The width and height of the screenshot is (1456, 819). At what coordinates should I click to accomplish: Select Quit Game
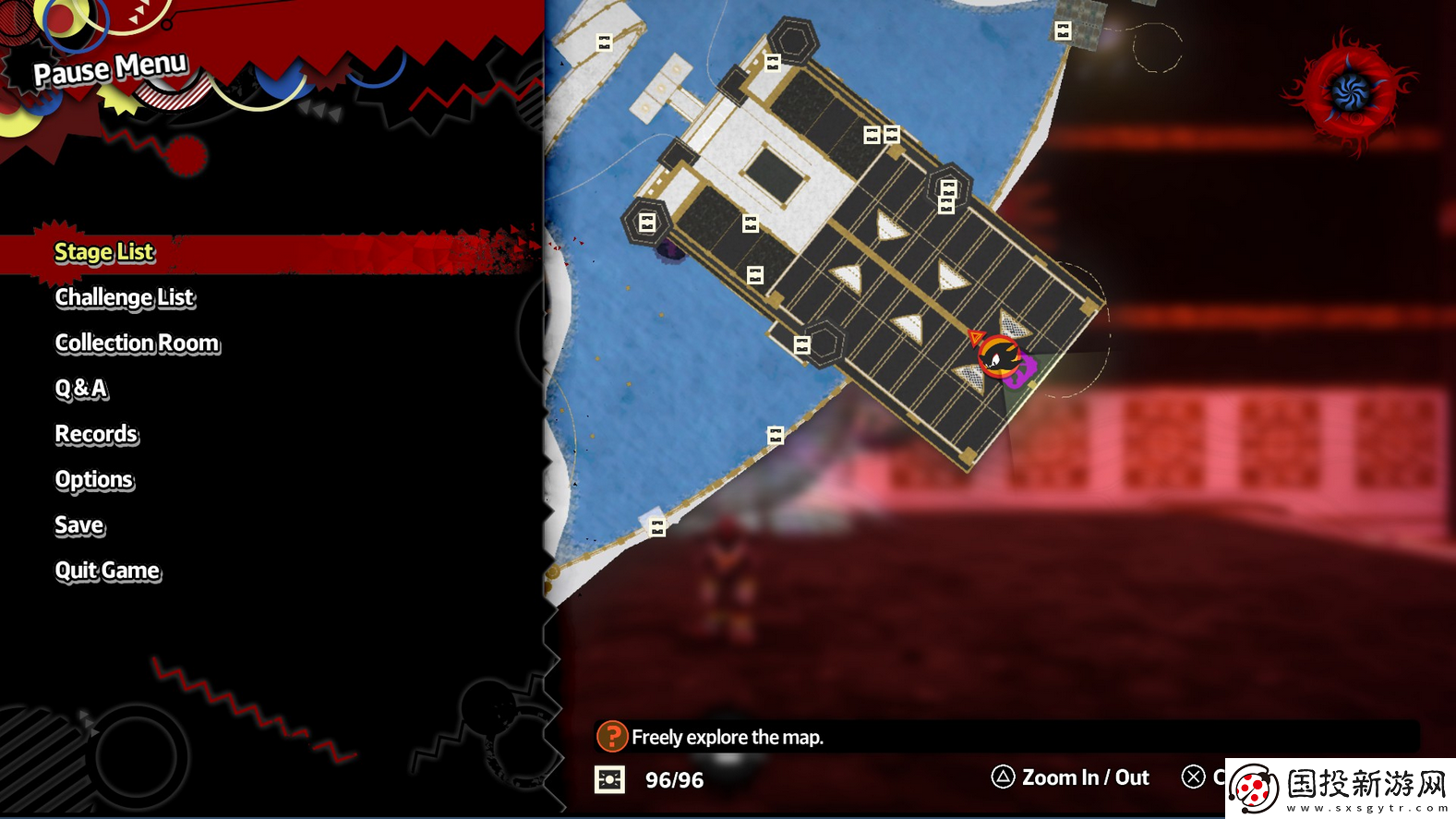point(107,571)
